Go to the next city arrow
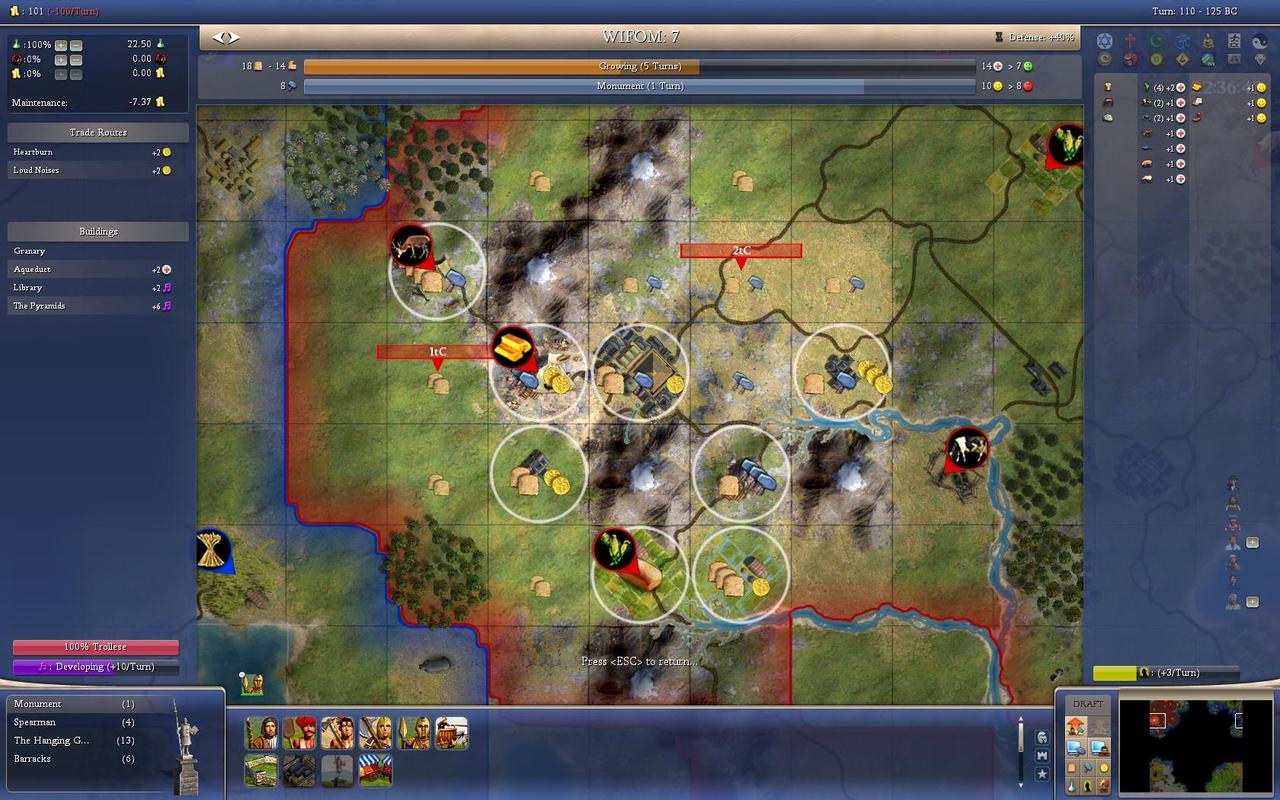This screenshot has width=1280, height=800. pyautogui.click(x=234, y=37)
